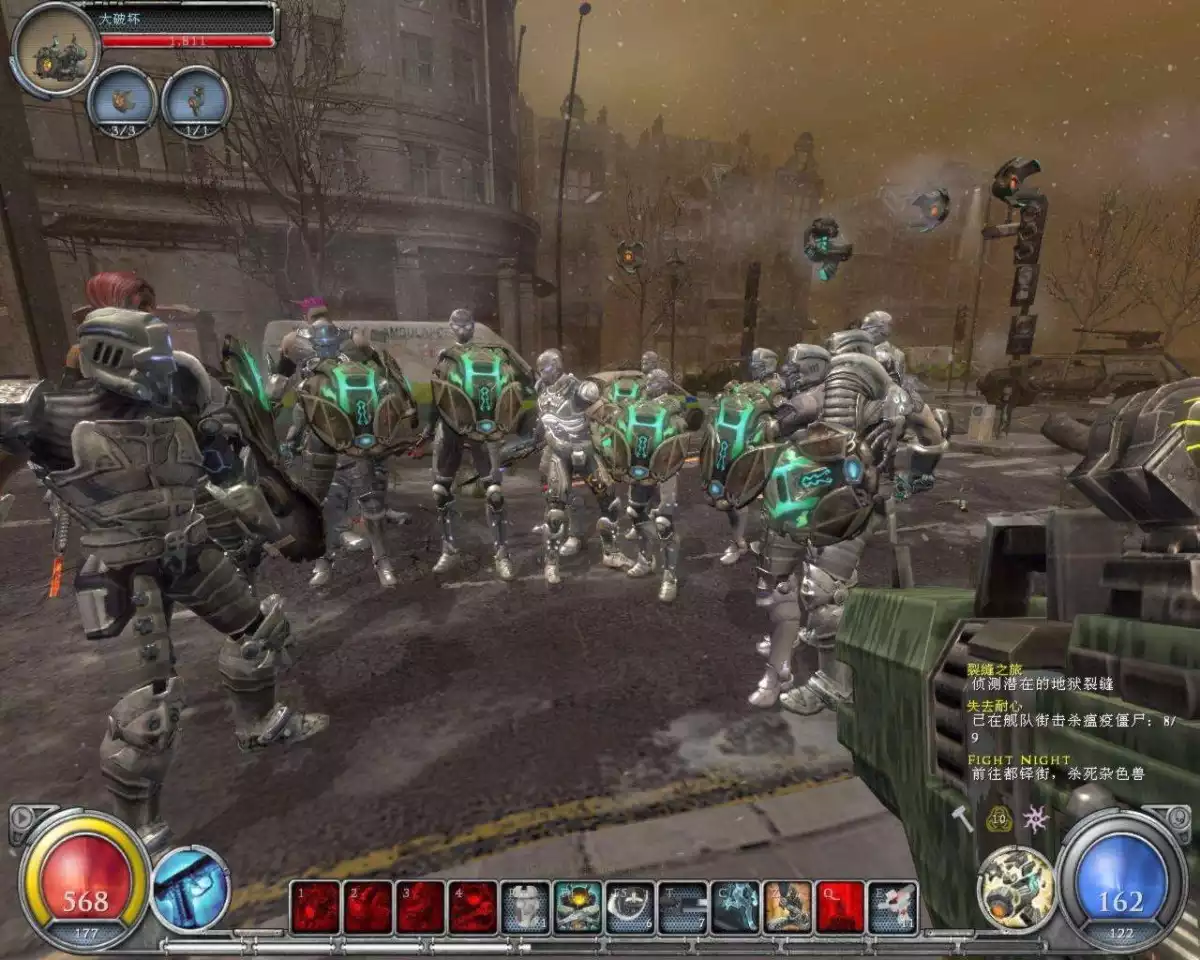Select the T-key rifle slot
1200x960 pixels.
click(x=683, y=907)
